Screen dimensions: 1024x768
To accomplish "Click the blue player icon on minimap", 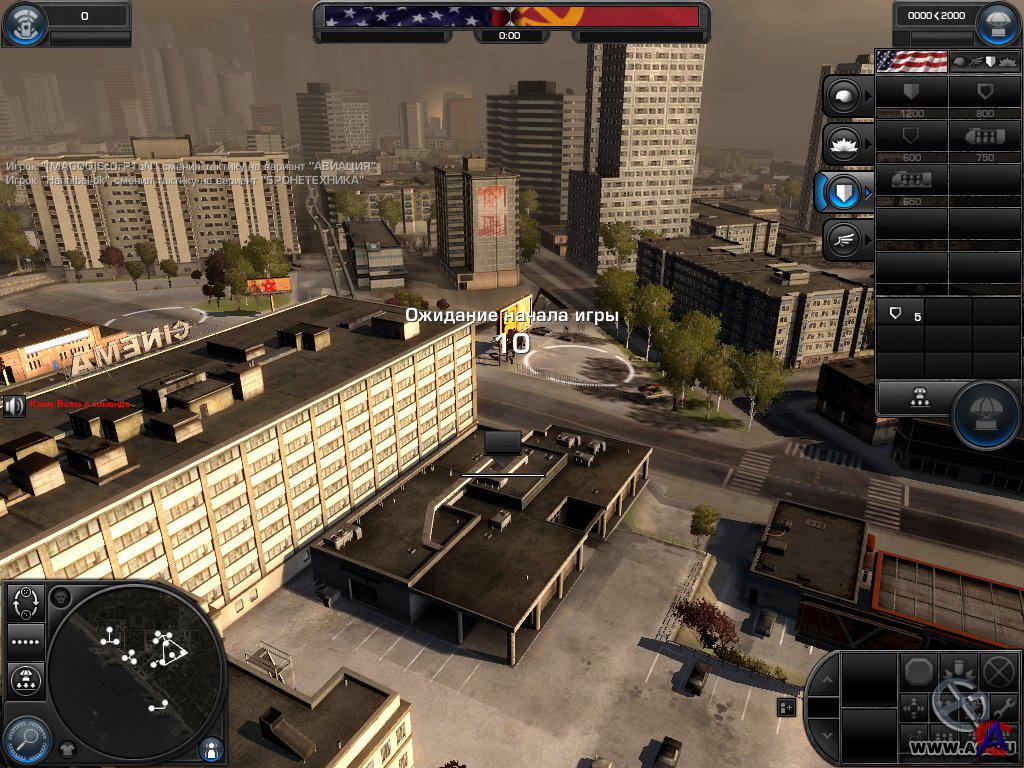I will 211,747.
